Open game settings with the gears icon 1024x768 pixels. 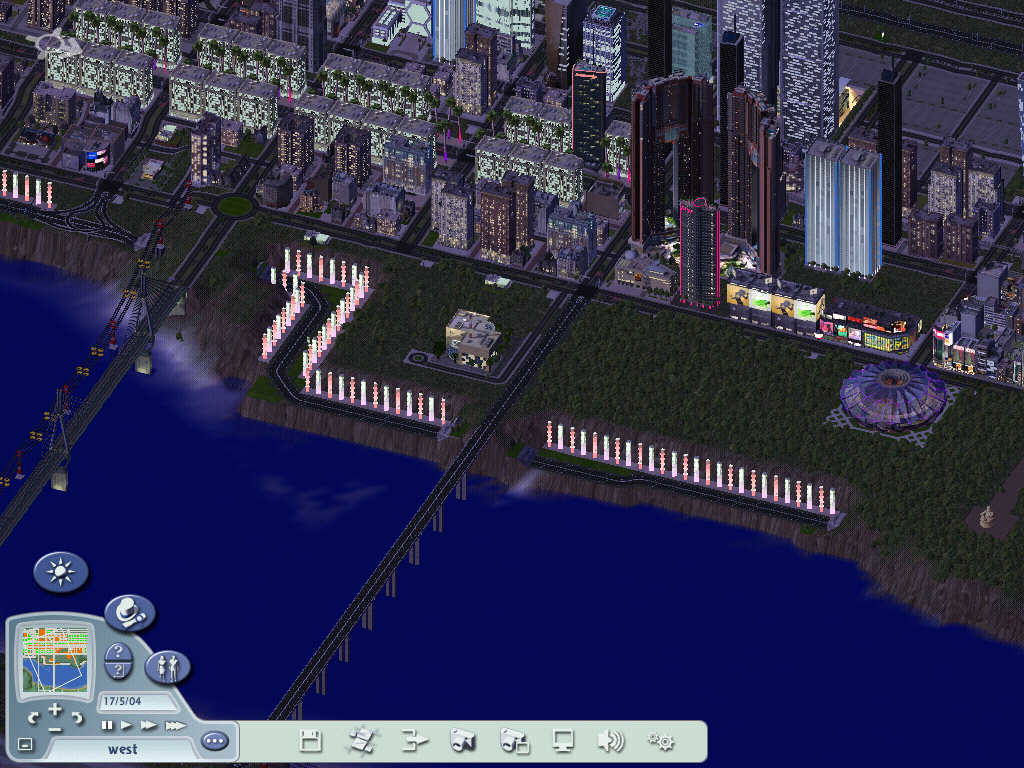pyautogui.click(x=660, y=741)
